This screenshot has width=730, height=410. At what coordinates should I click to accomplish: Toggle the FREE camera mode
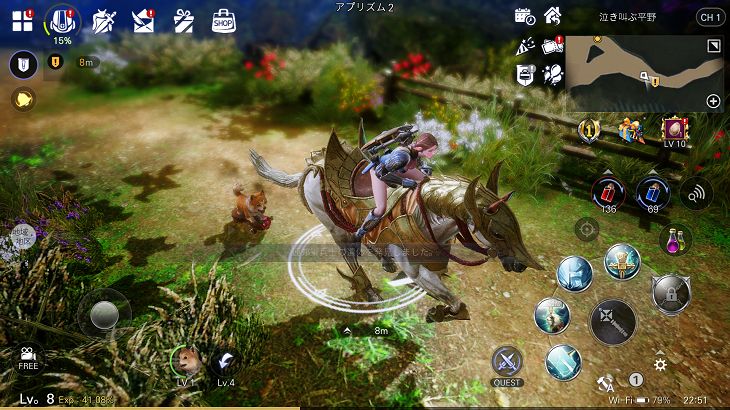(x=28, y=355)
